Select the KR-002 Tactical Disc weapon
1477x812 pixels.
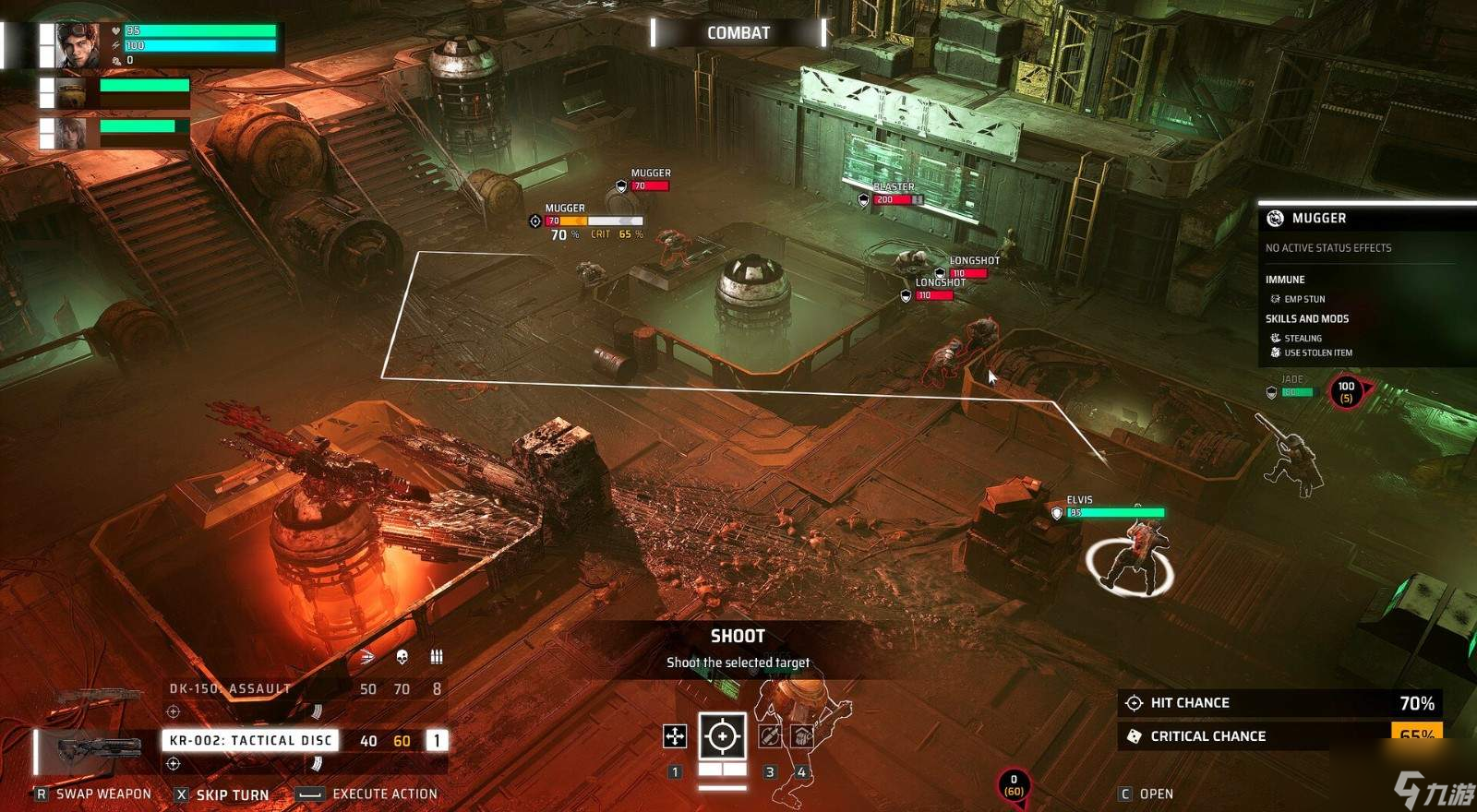click(250, 740)
